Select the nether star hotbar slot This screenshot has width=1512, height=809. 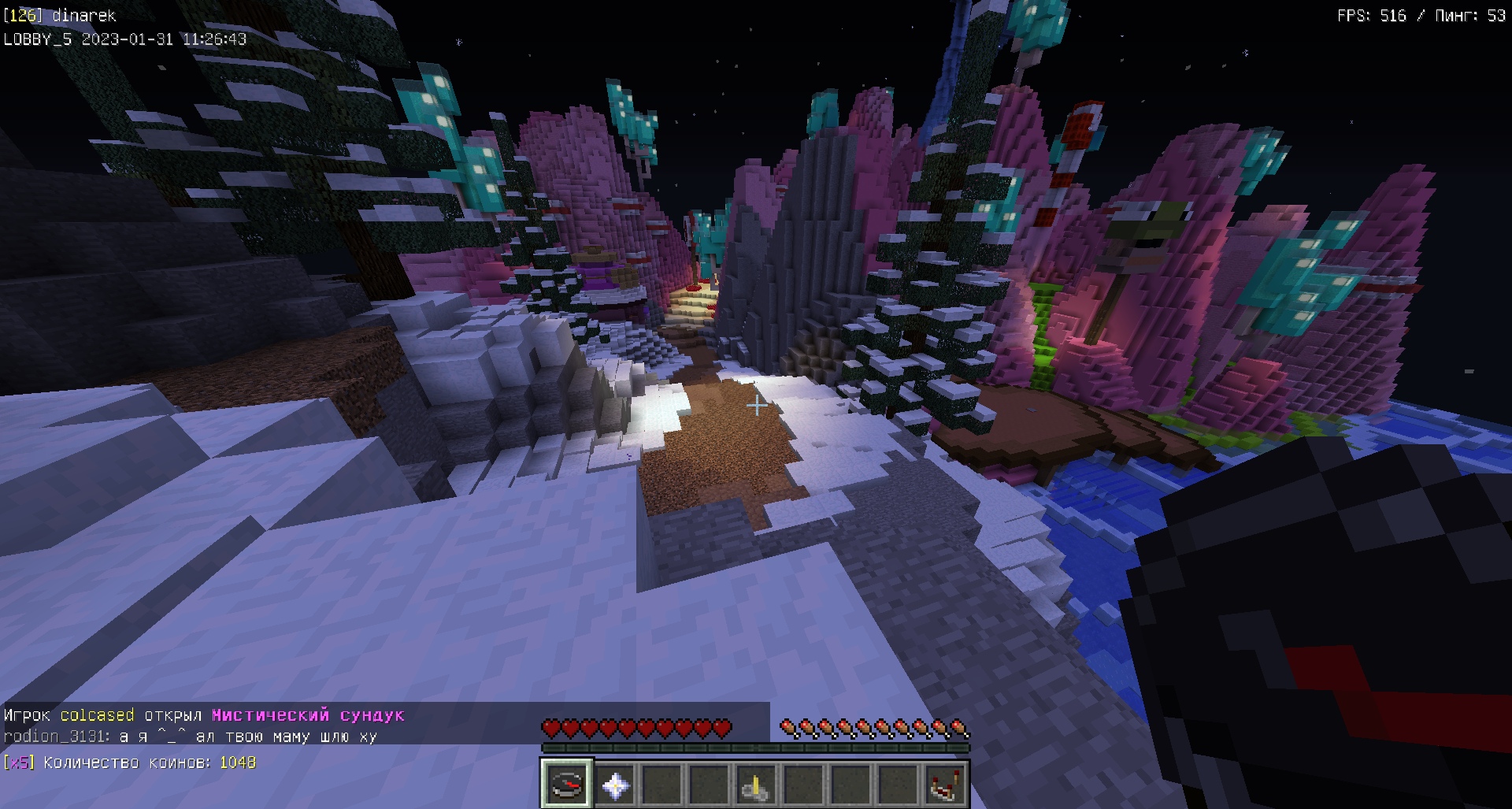click(x=614, y=785)
